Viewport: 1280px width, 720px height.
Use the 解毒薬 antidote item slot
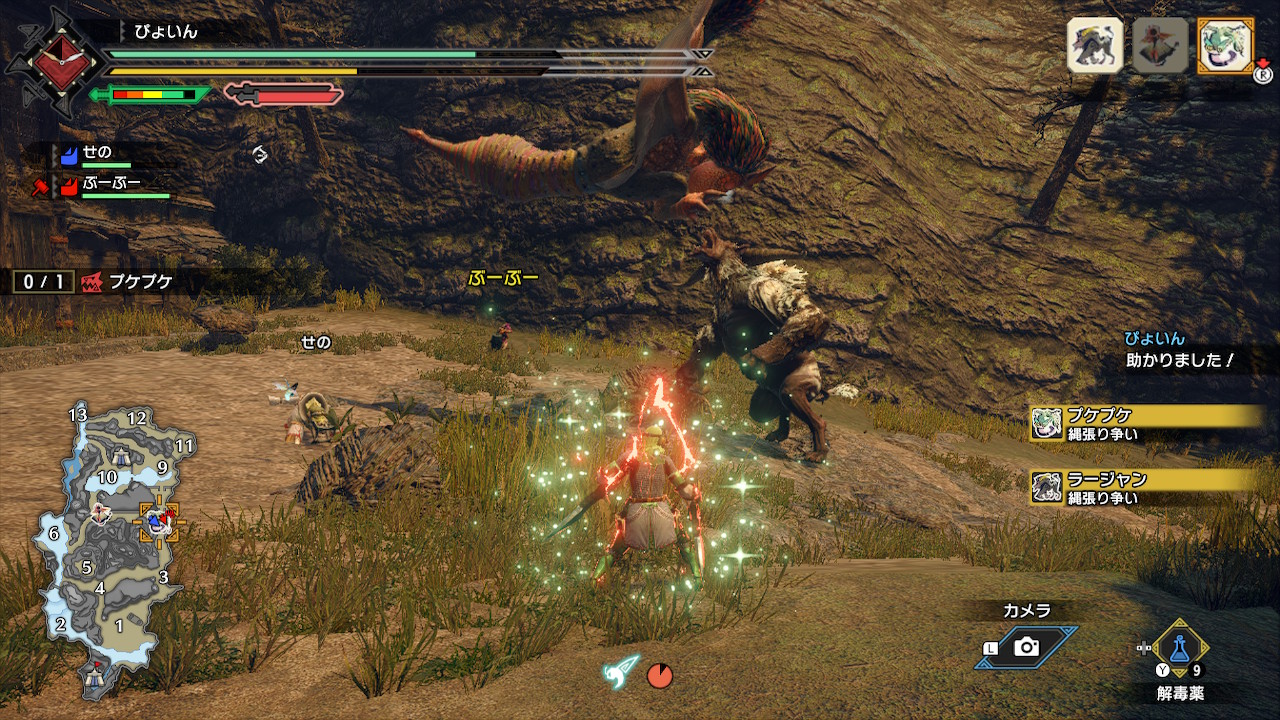[x=1179, y=648]
